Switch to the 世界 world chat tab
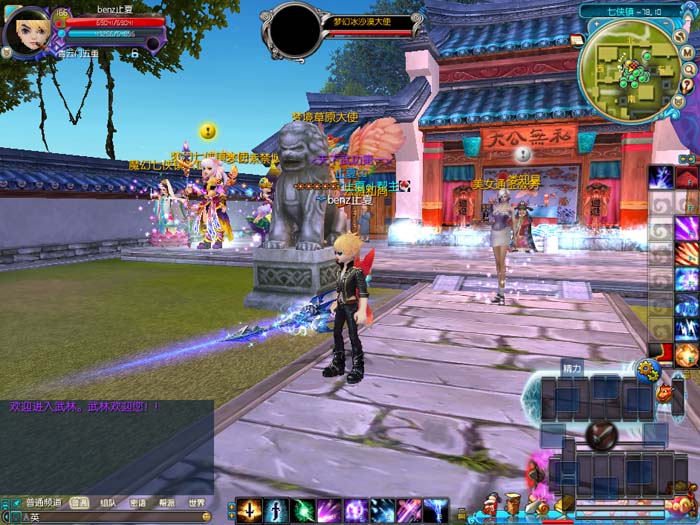This screenshot has width=700, height=525. tap(196, 503)
